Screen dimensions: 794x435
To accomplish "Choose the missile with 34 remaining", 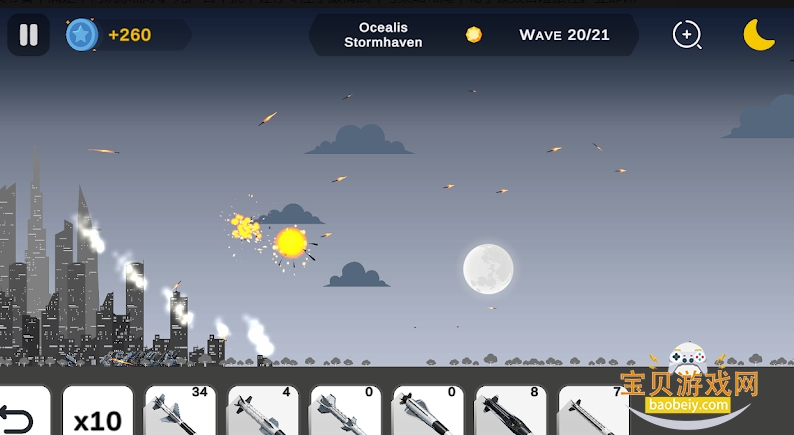I will [180, 412].
